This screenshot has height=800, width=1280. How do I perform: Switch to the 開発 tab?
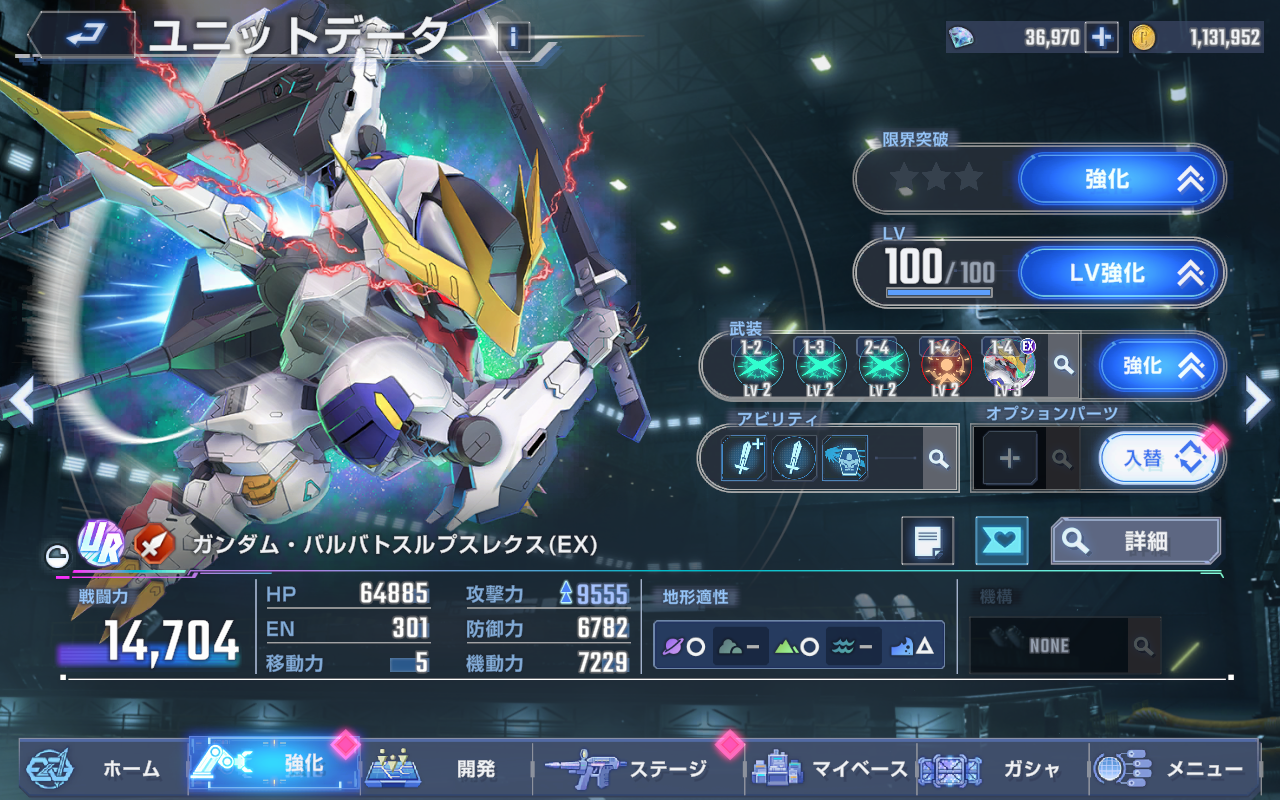point(446,768)
